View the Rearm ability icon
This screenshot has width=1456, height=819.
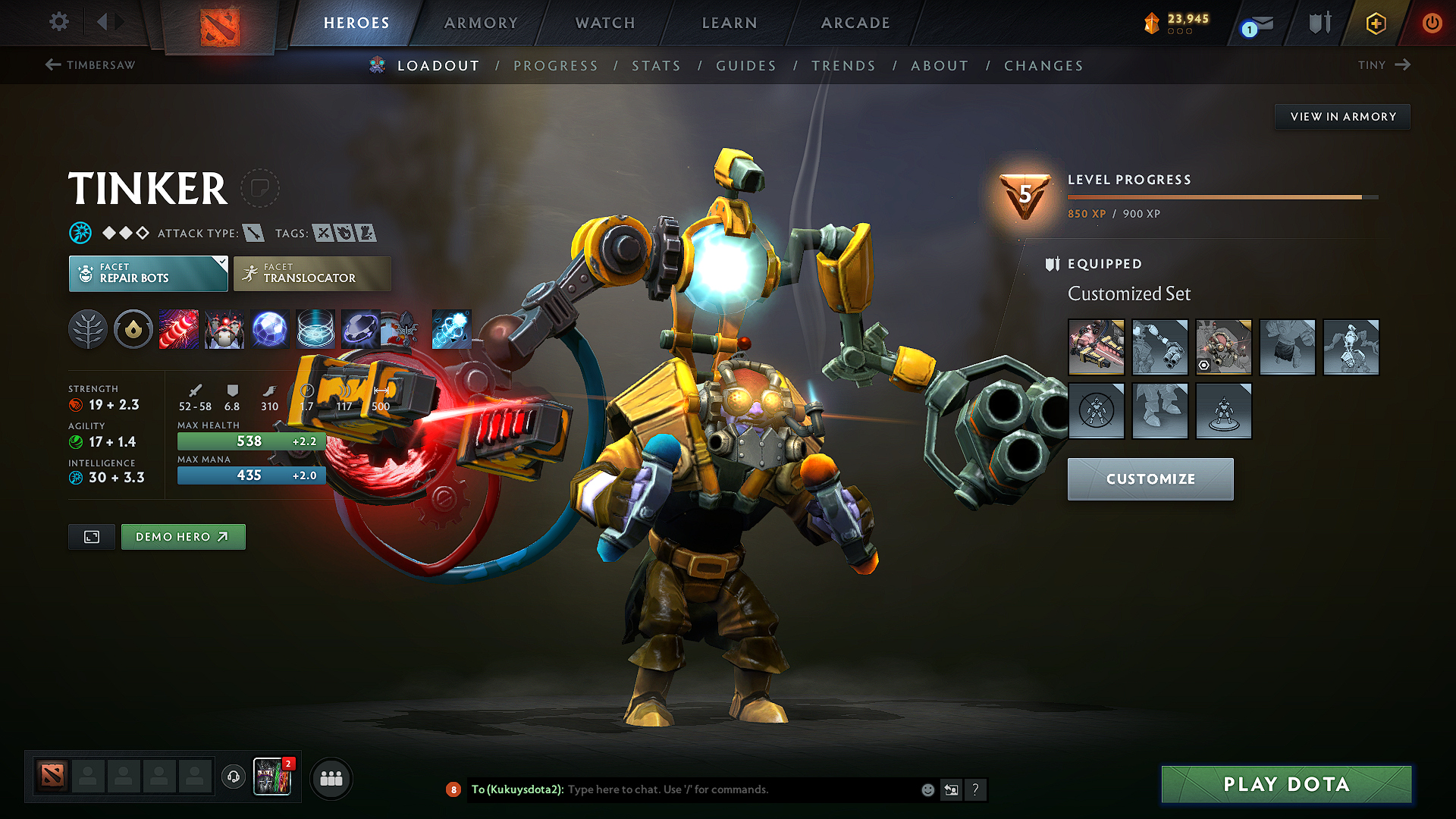pos(361,329)
